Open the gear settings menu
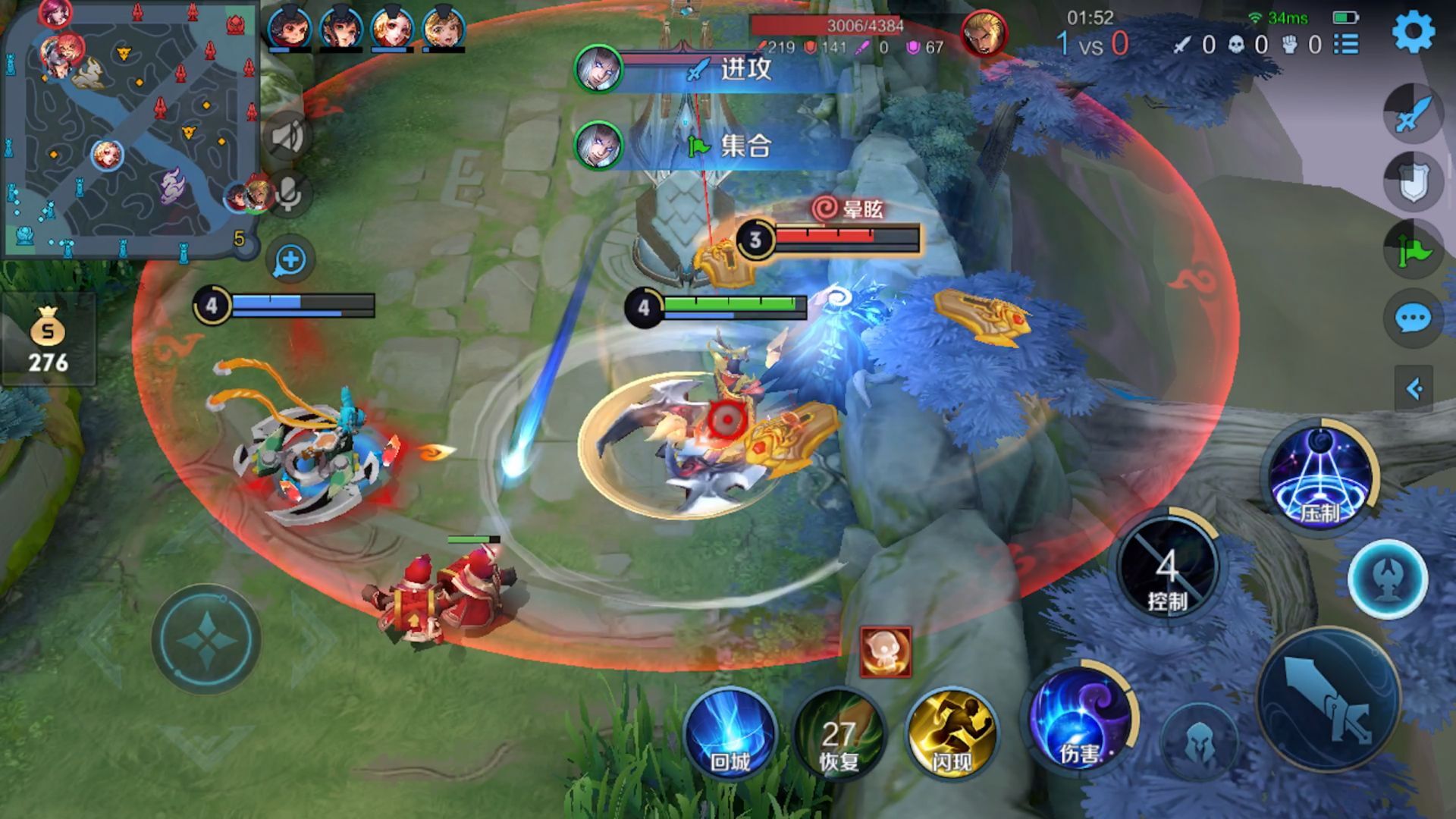The height and width of the screenshot is (819, 1456). [1413, 32]
